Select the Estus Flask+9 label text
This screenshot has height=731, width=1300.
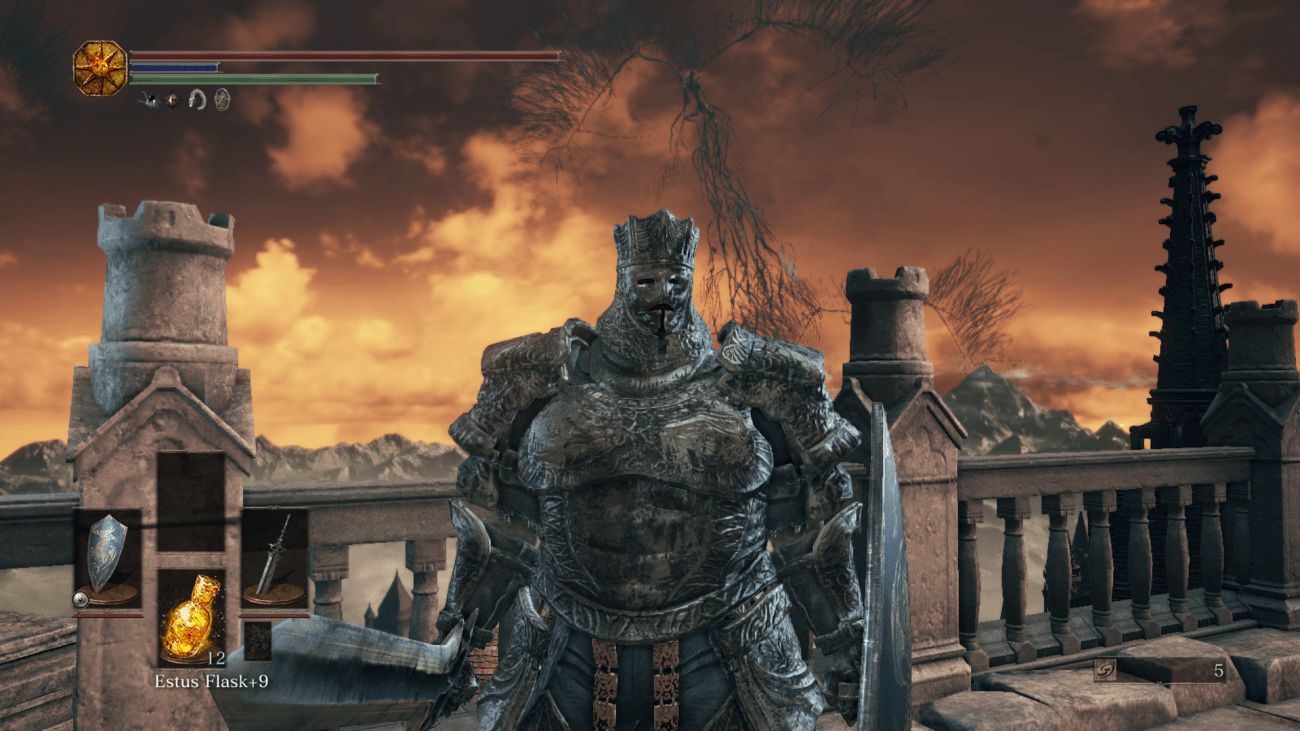[213, 681]
